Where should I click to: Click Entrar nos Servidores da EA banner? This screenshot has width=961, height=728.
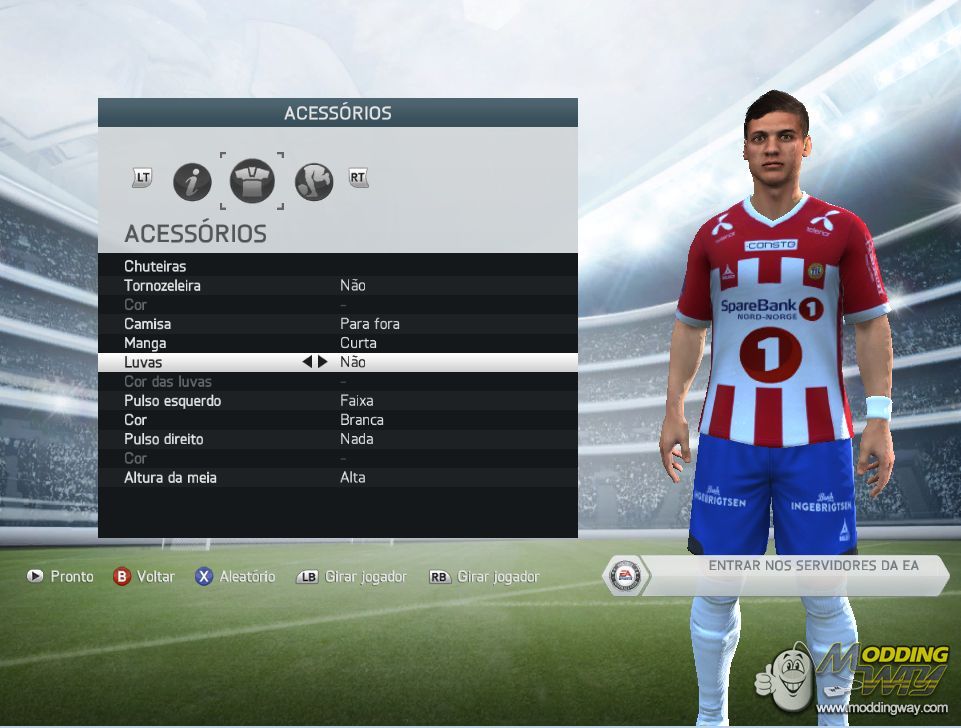pyautogui.click(x=790, y=575)
